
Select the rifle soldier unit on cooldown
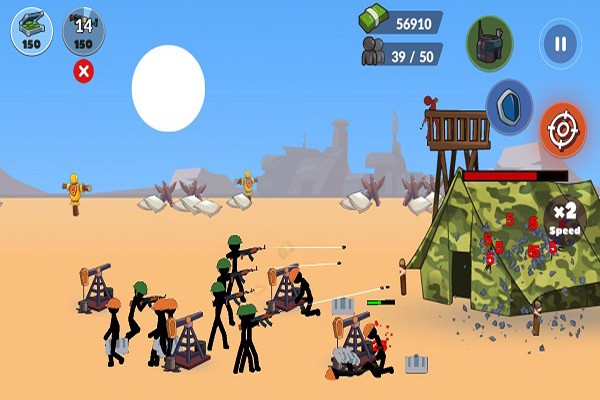point(84,30)
